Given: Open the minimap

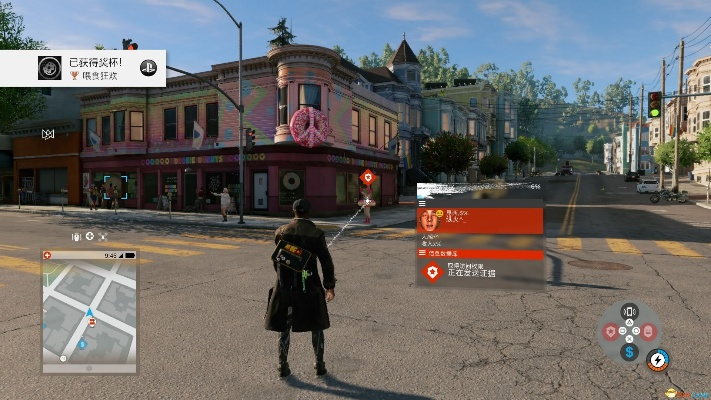Looking at the screenshot, I should tap(89, 310).
